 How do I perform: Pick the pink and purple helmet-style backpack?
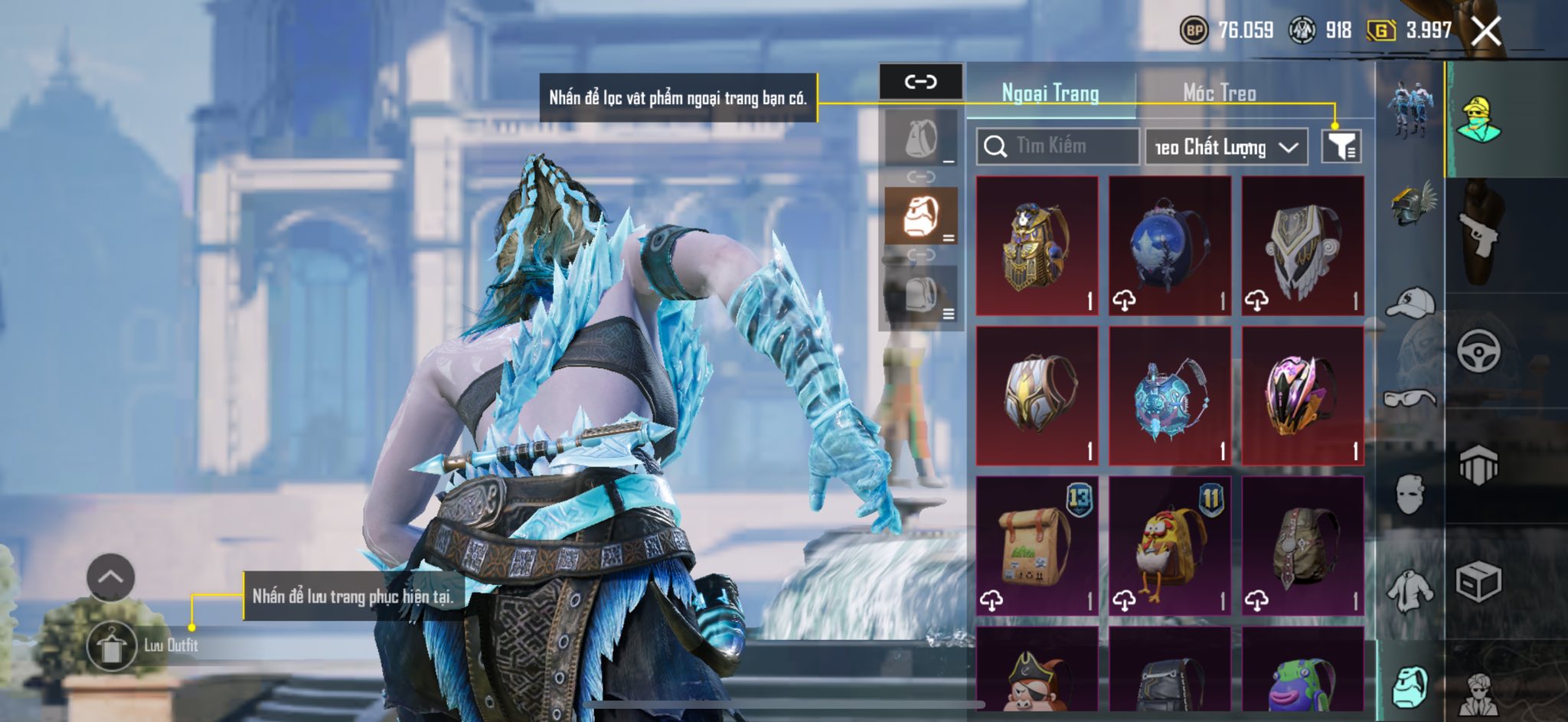click(1302, 396)
